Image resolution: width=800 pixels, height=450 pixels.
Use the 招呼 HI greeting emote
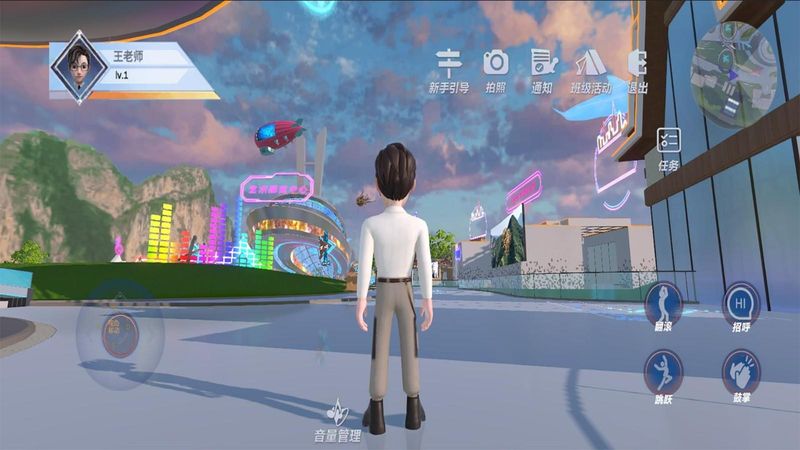pos(740,302)
